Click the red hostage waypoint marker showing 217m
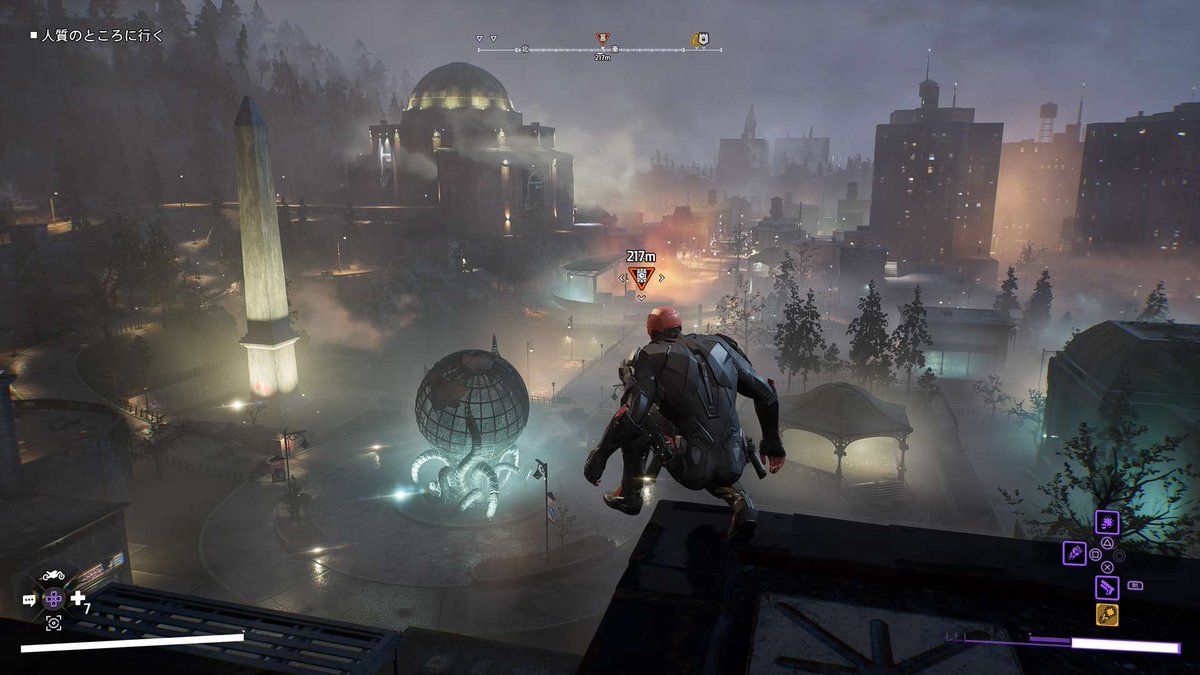Viewport: 1200px width, 675px height. point(640,278)
